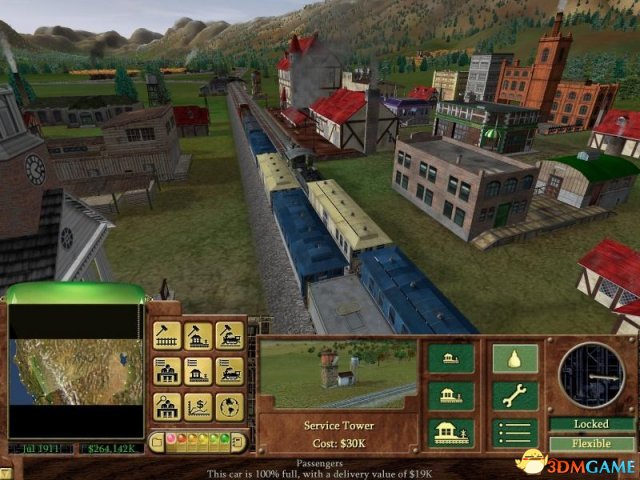Image resolution: width=640 pixels, height=480 pixels.
Task: Select the small station size button
Action: 450,358
